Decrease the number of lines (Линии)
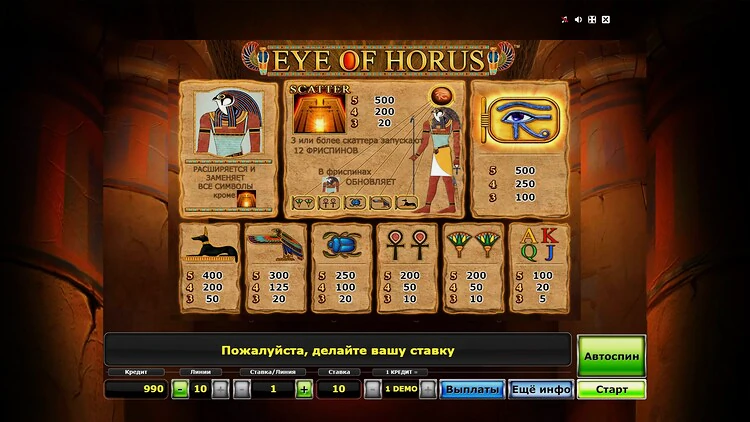 tap(180, 389)
